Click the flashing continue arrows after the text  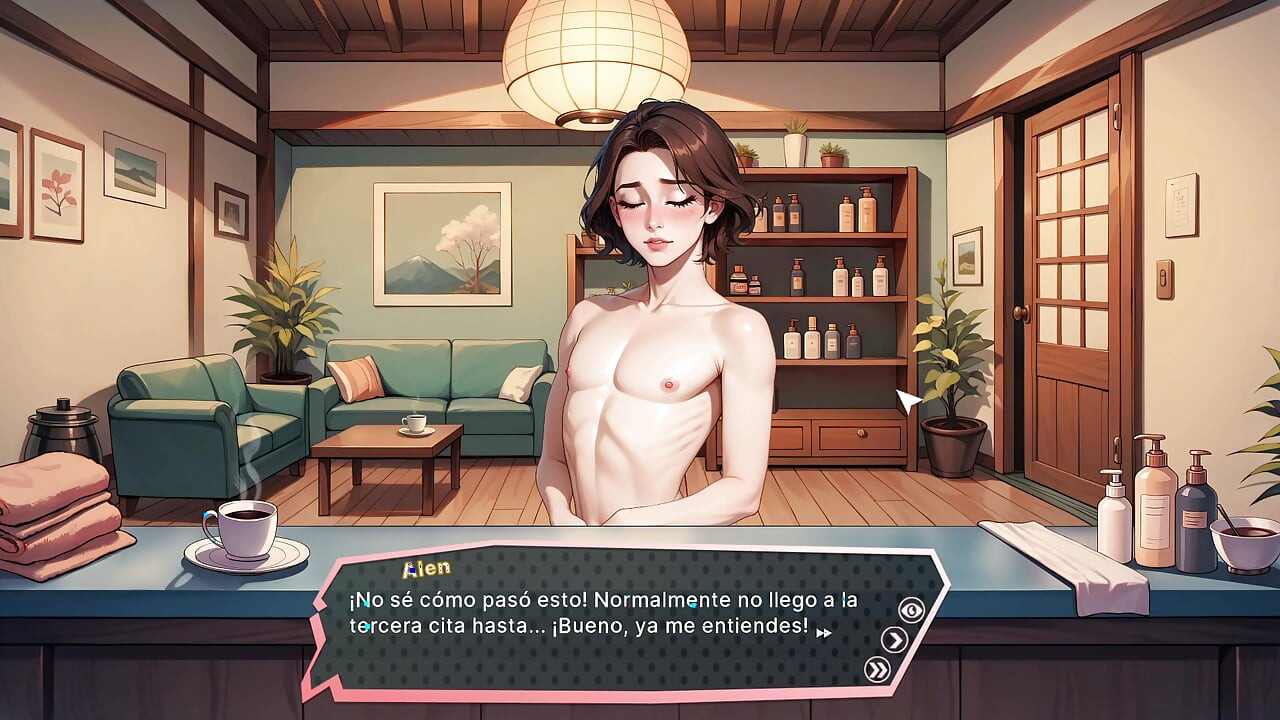822,635
